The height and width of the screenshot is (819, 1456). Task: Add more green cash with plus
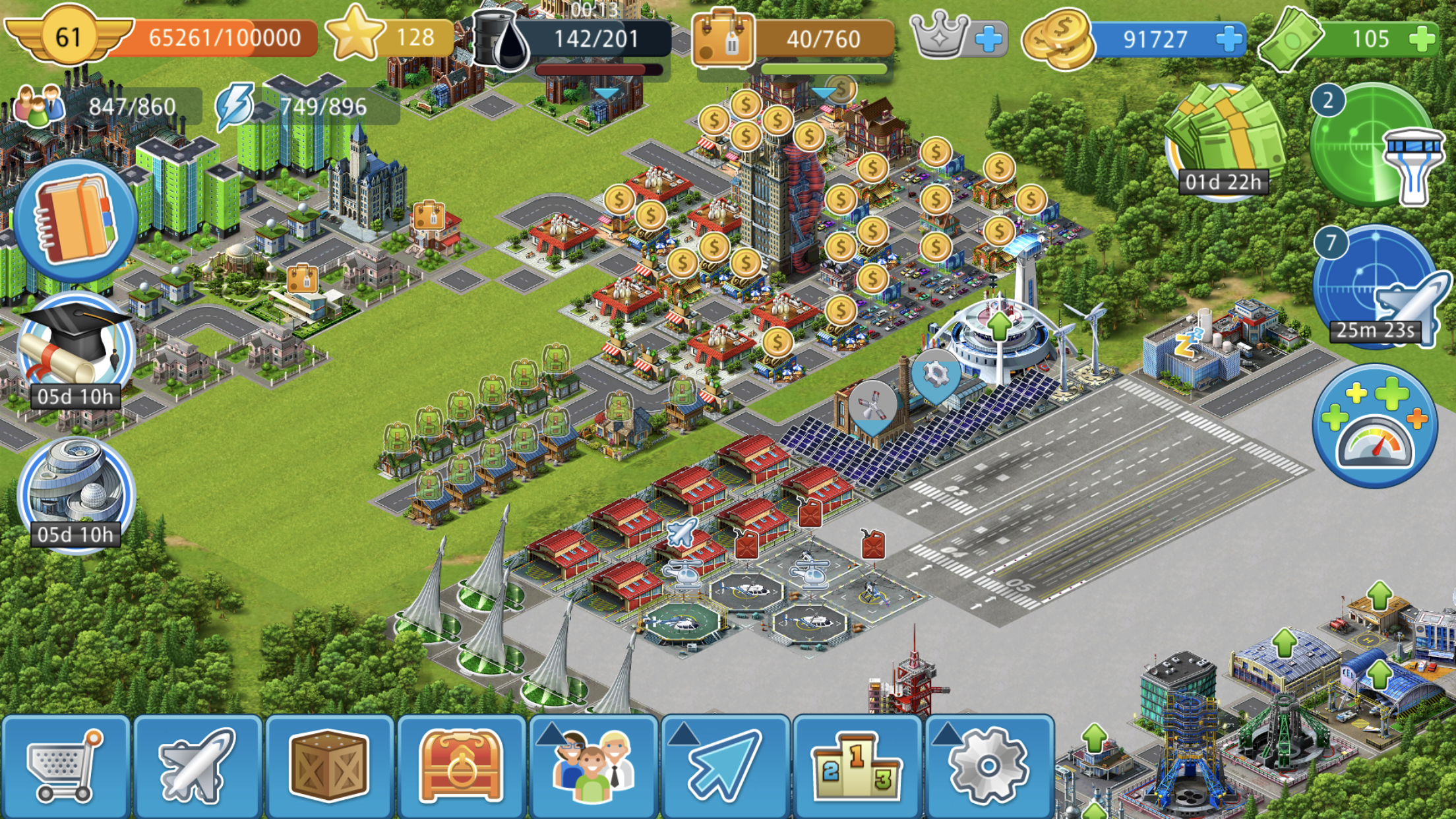coord(1422,38)
